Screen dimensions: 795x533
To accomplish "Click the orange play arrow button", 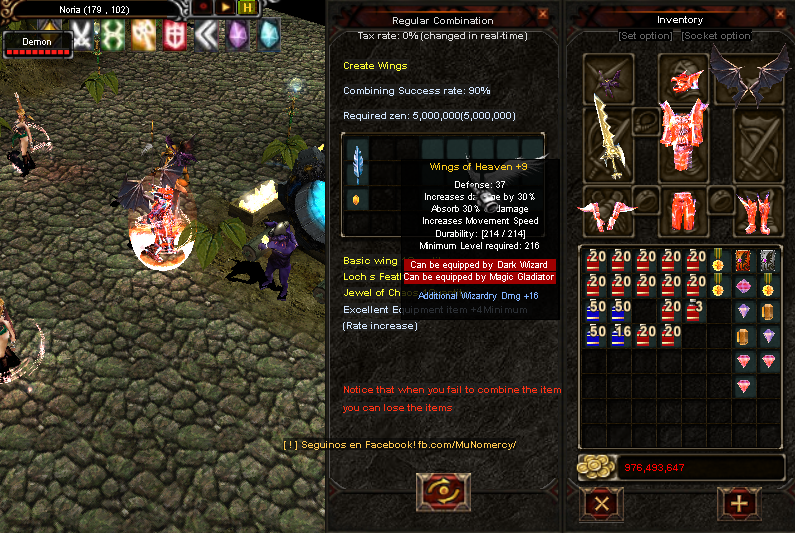I will pyautogui.click(x=226, y=8).
